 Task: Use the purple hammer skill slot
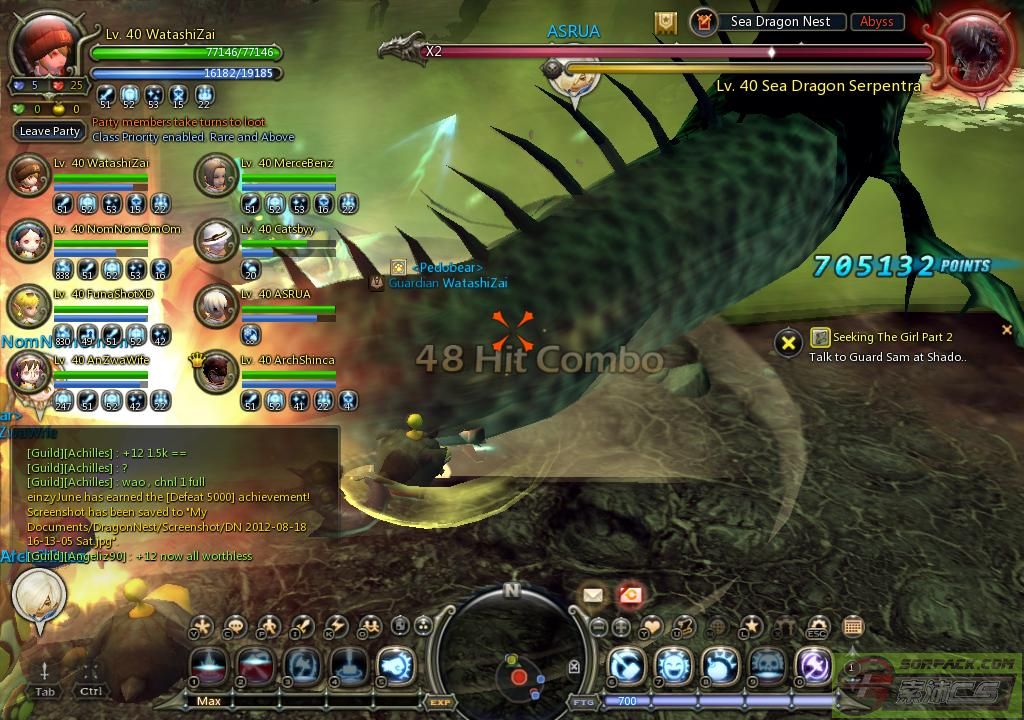pos(814,665)
